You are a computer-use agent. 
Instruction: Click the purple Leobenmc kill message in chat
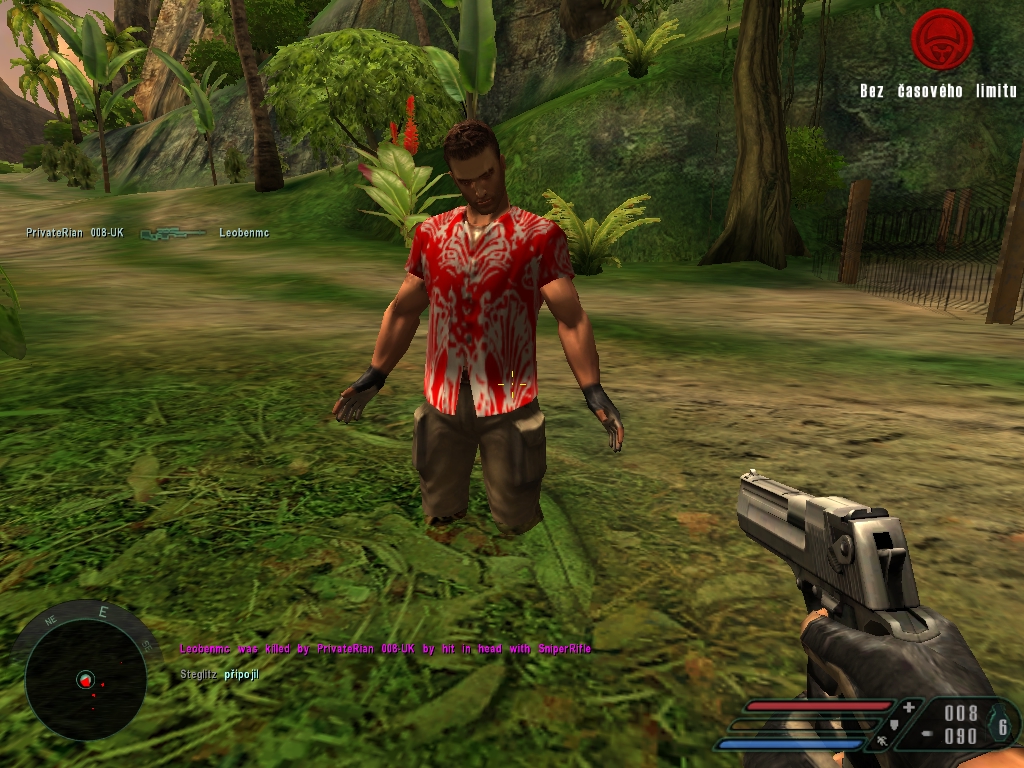coord(385,649)
